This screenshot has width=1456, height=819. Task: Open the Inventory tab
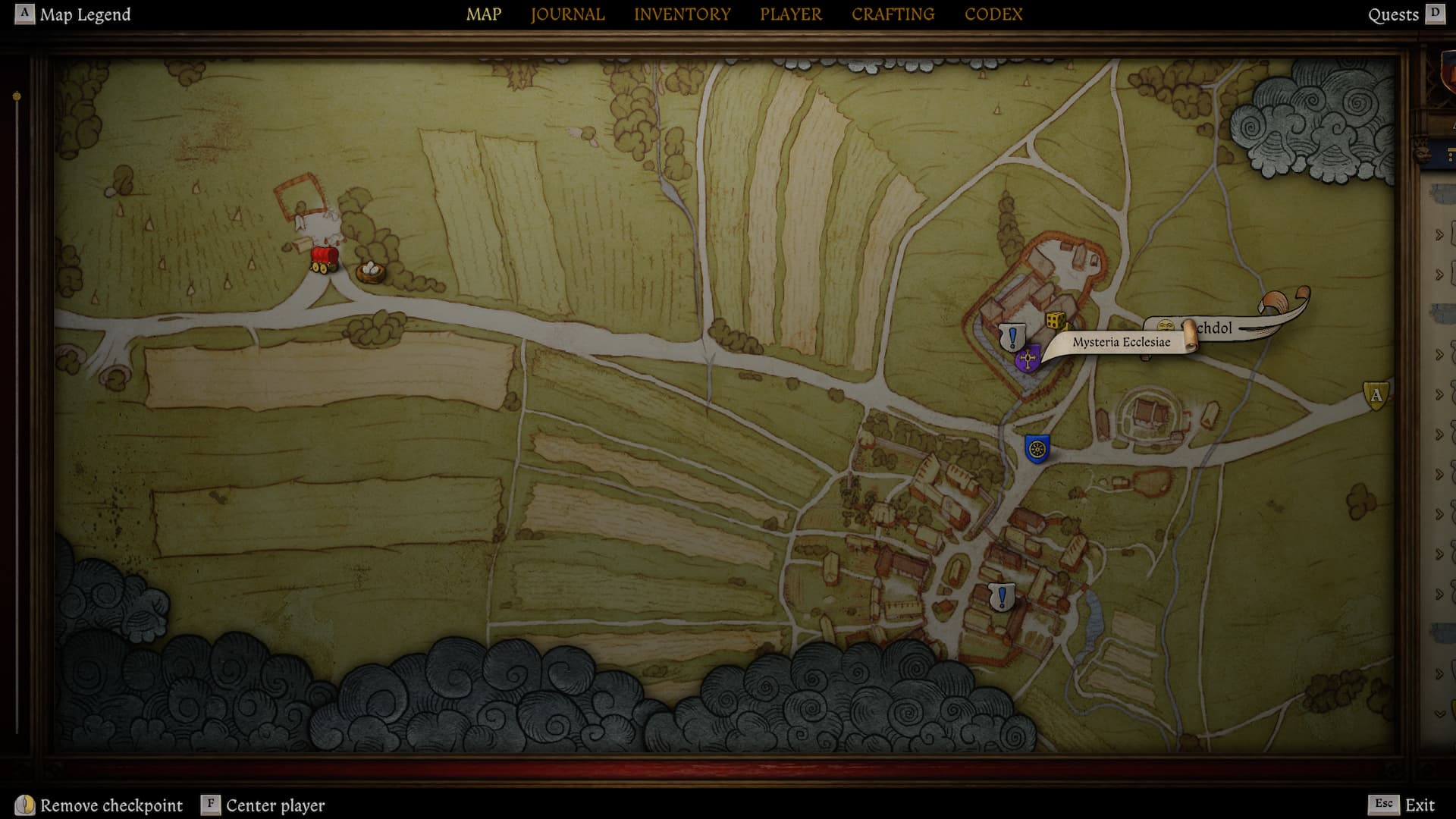click(682, 14)
